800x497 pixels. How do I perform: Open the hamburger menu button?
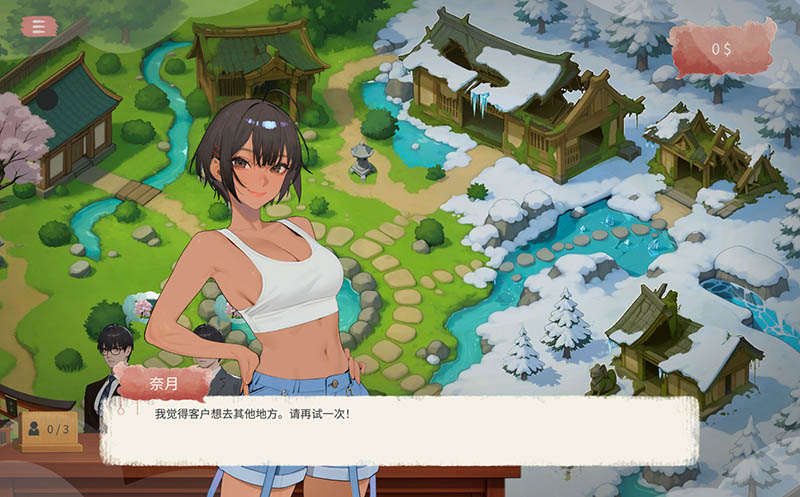click(39, 26)
